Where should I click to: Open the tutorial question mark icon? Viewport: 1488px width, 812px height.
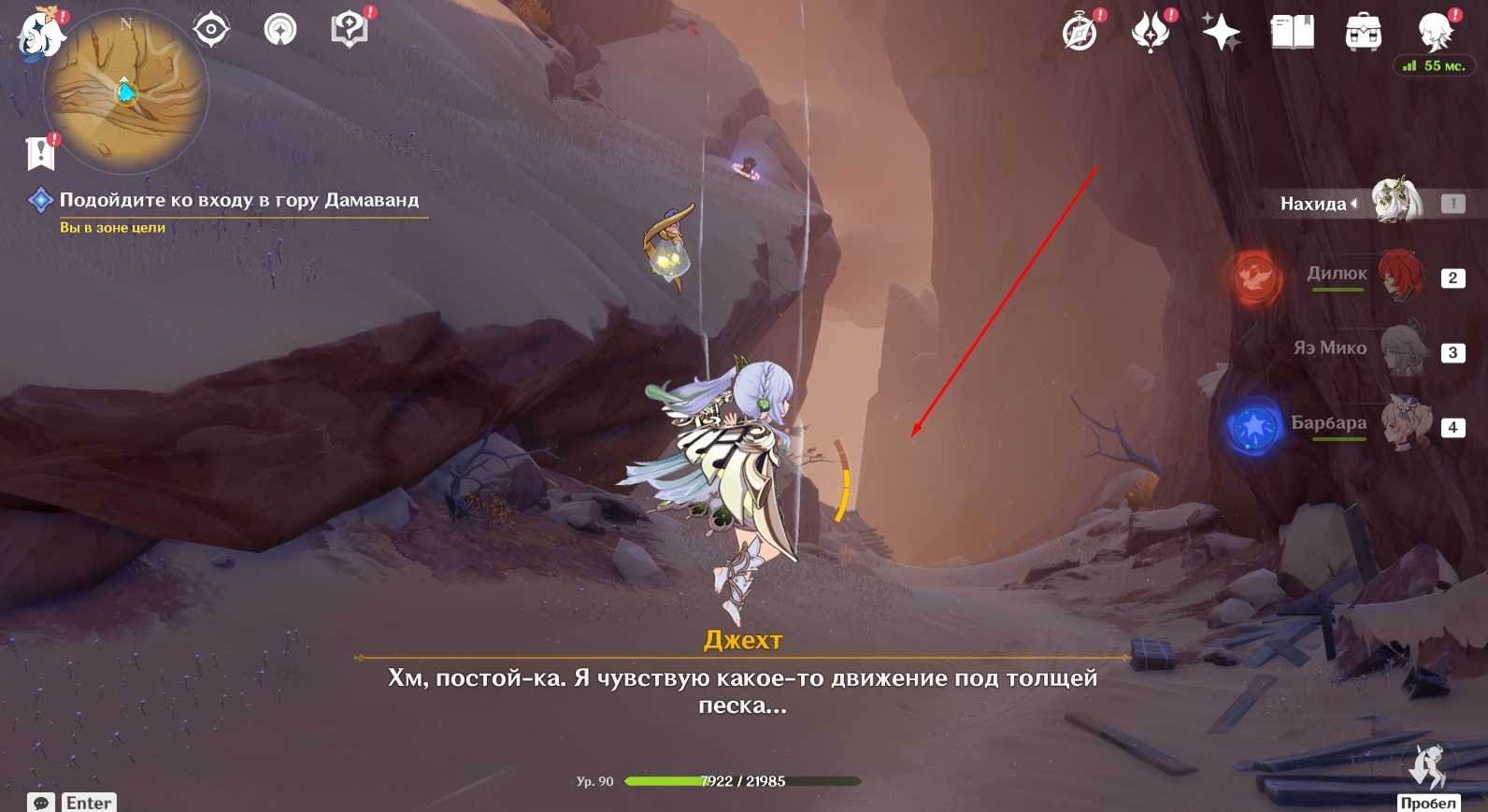click(350, 30)
